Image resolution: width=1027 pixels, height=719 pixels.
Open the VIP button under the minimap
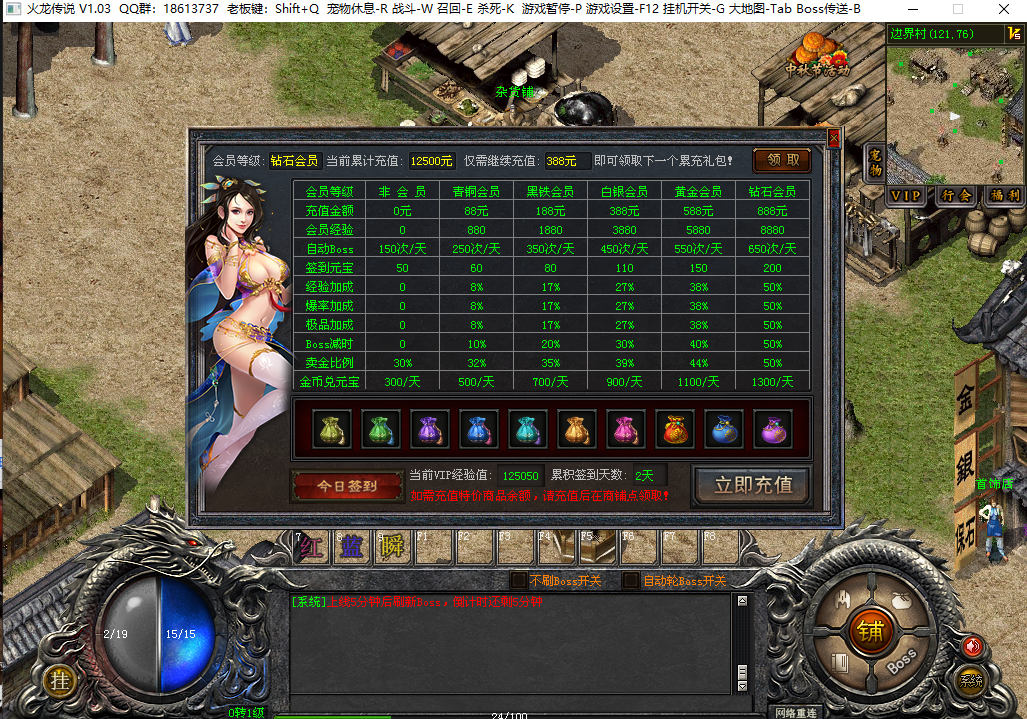[x=907, y=196]
